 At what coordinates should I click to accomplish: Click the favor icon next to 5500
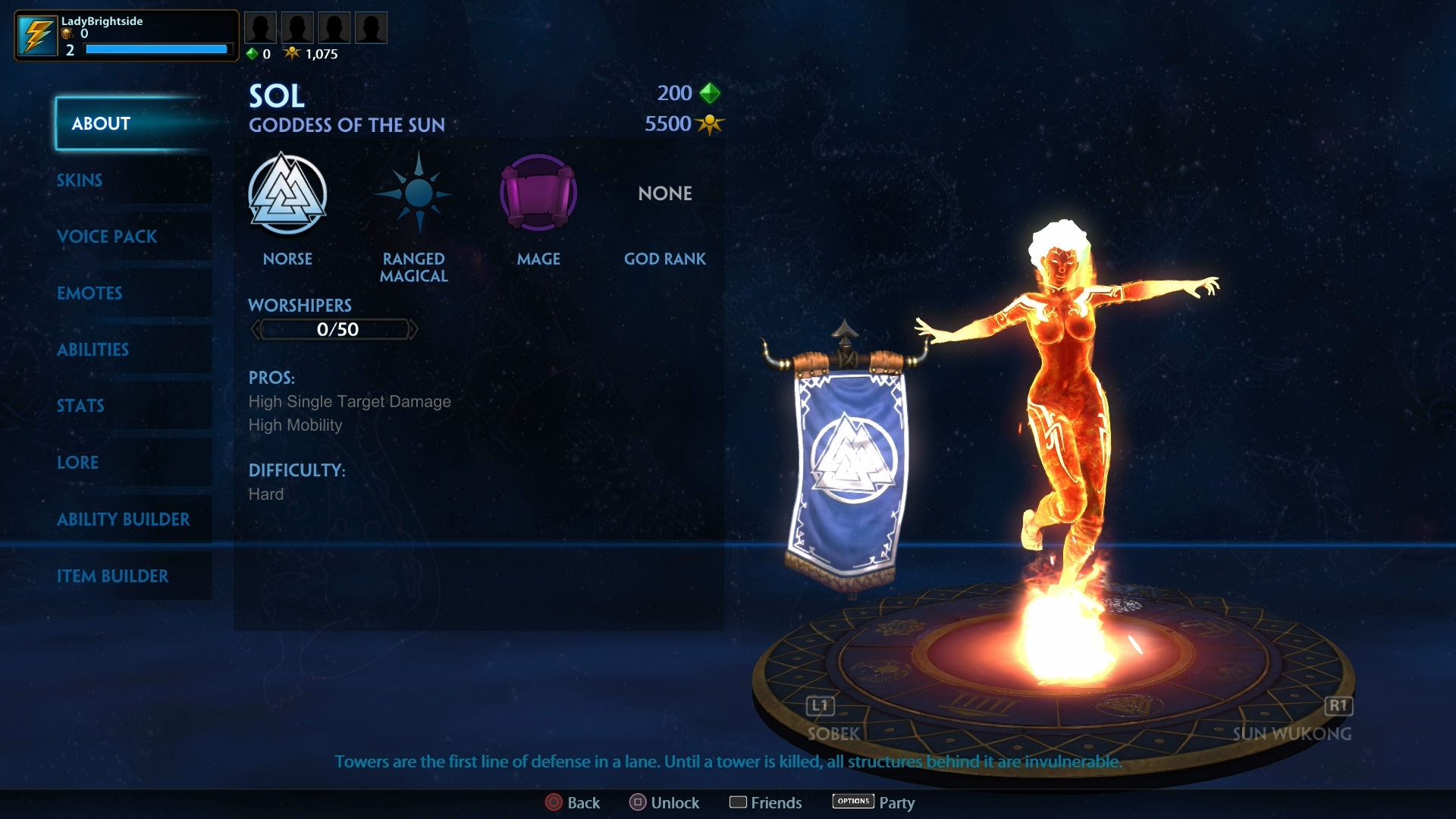click(710, 124)
